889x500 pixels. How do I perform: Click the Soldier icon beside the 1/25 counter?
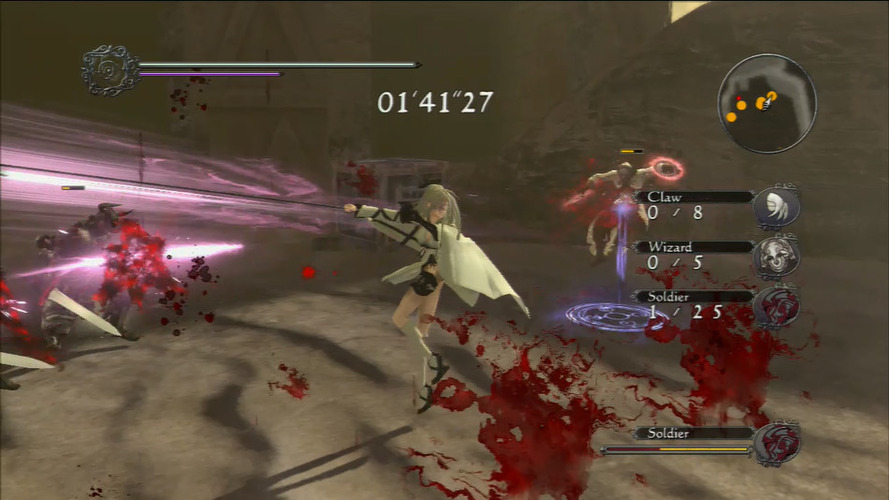[776, 305]
